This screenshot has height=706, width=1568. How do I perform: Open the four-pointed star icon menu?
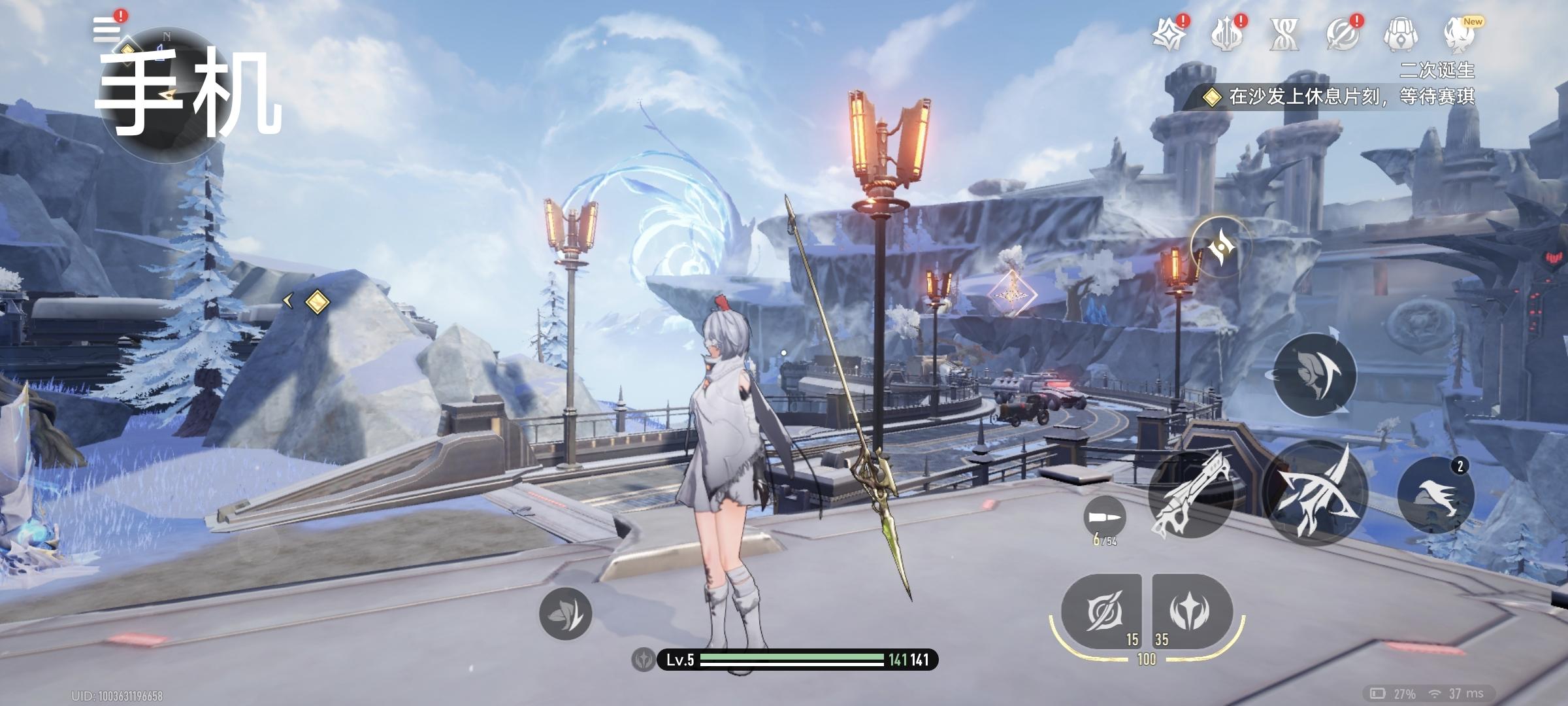1169,35
